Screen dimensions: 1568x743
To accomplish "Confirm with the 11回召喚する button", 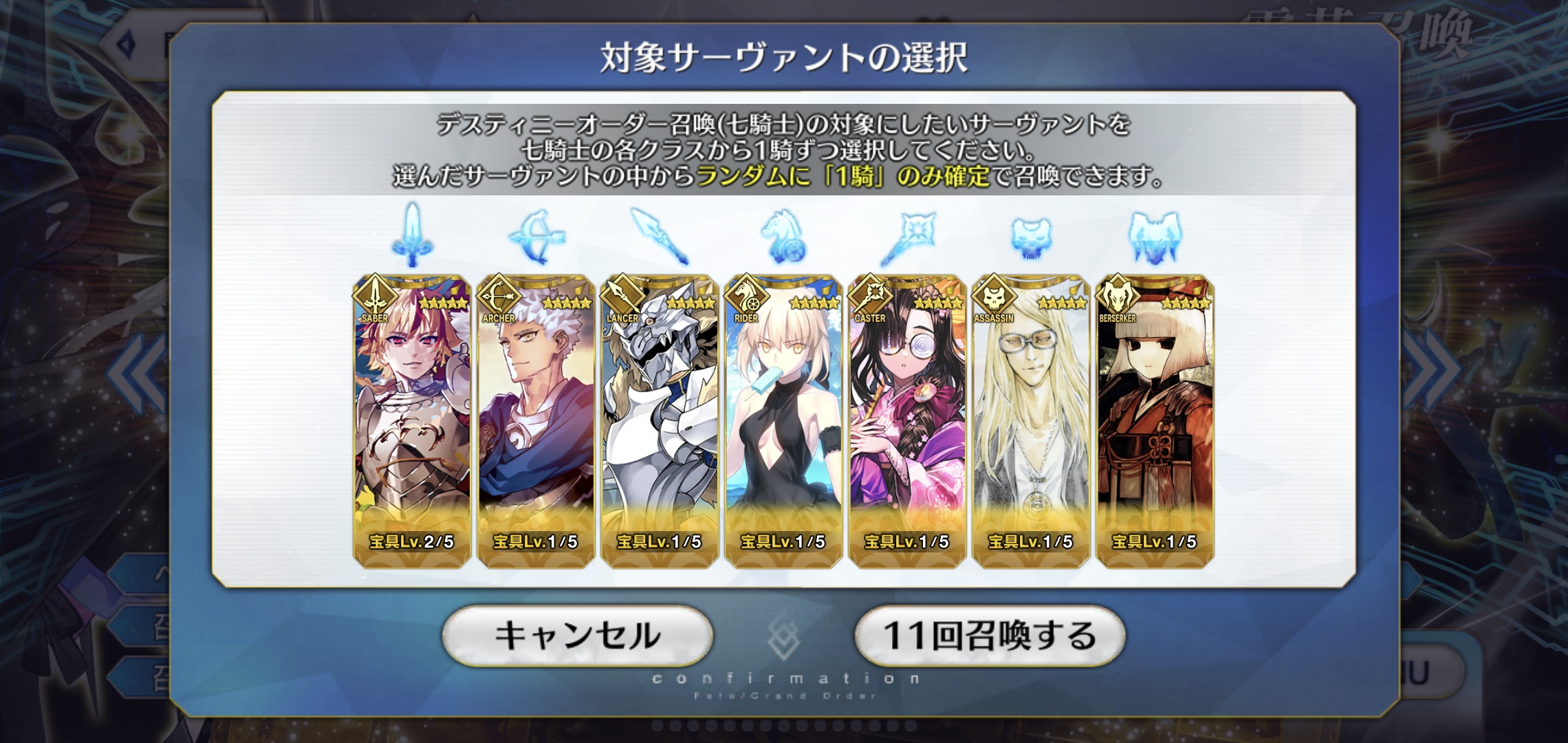I will tap(989, 636).
